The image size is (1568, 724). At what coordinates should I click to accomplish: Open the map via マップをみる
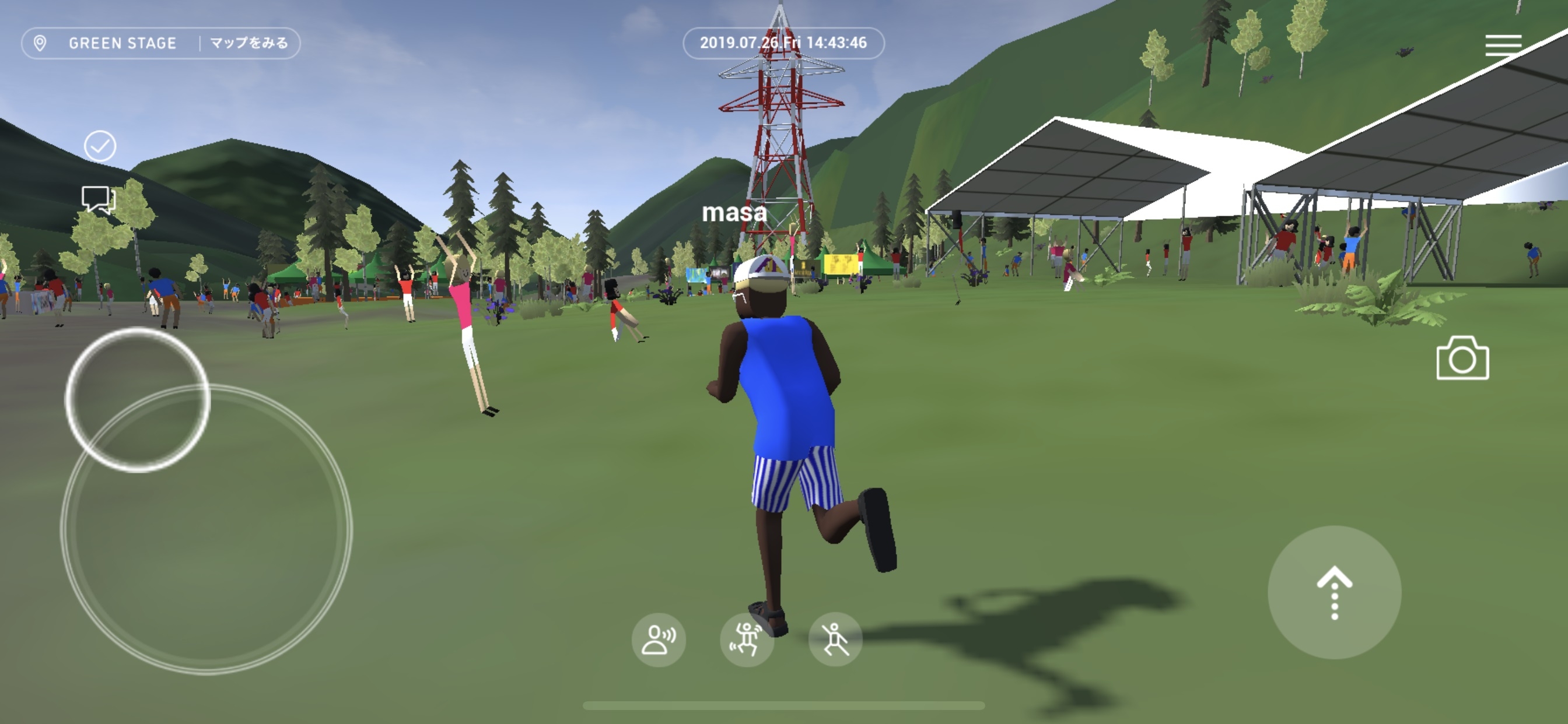pyautogui.click(x=249, y=43)
